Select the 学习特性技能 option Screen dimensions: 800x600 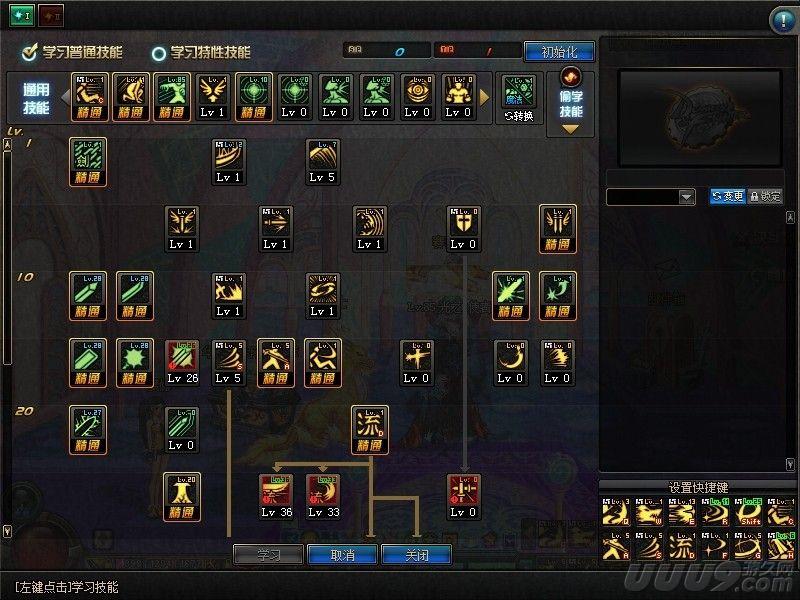(x=159, y=53)
